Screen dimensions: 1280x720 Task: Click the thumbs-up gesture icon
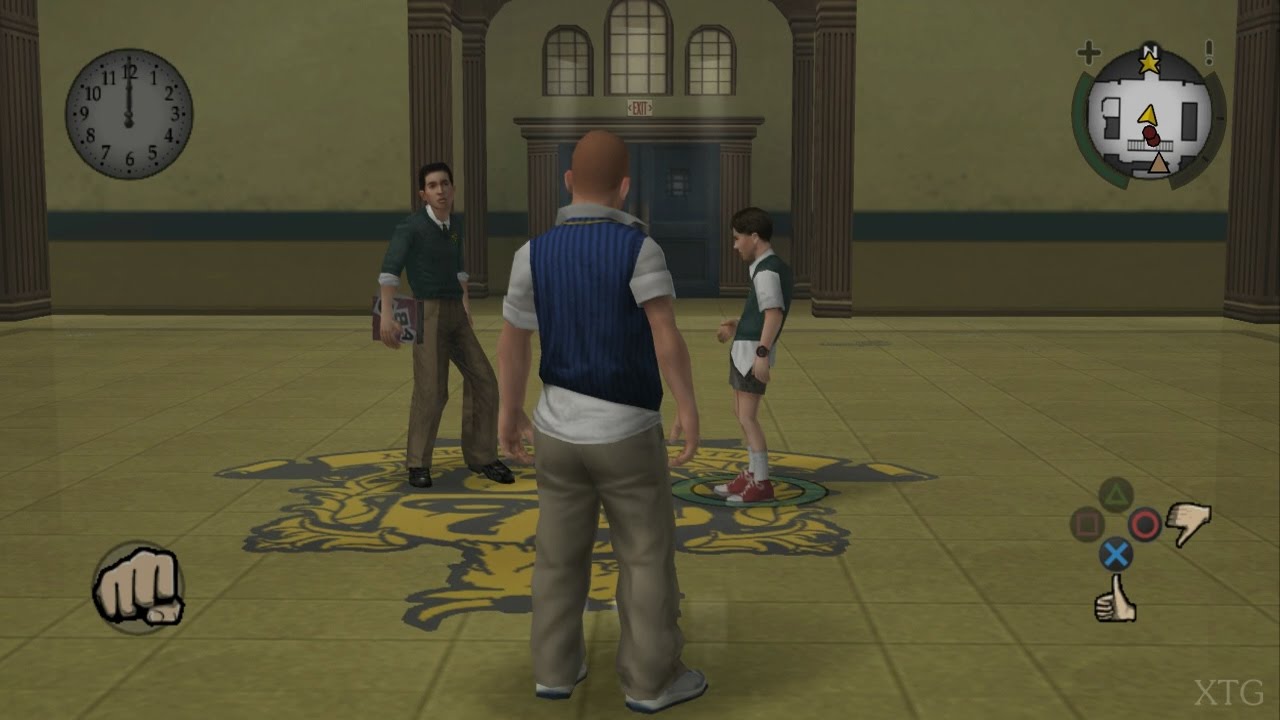pos(1115,601)
